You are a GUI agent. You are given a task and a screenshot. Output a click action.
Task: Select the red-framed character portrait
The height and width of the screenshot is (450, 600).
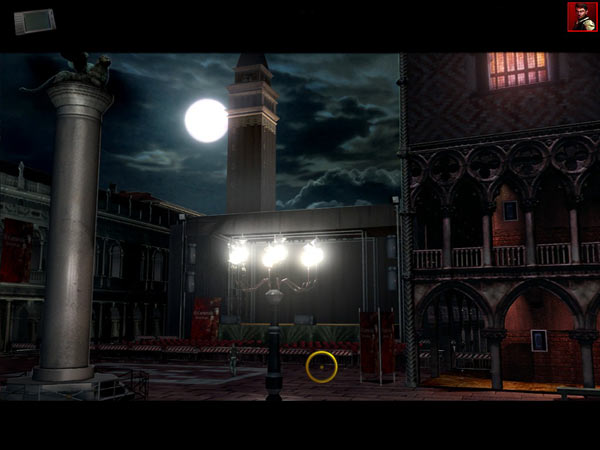coord(582,16)
